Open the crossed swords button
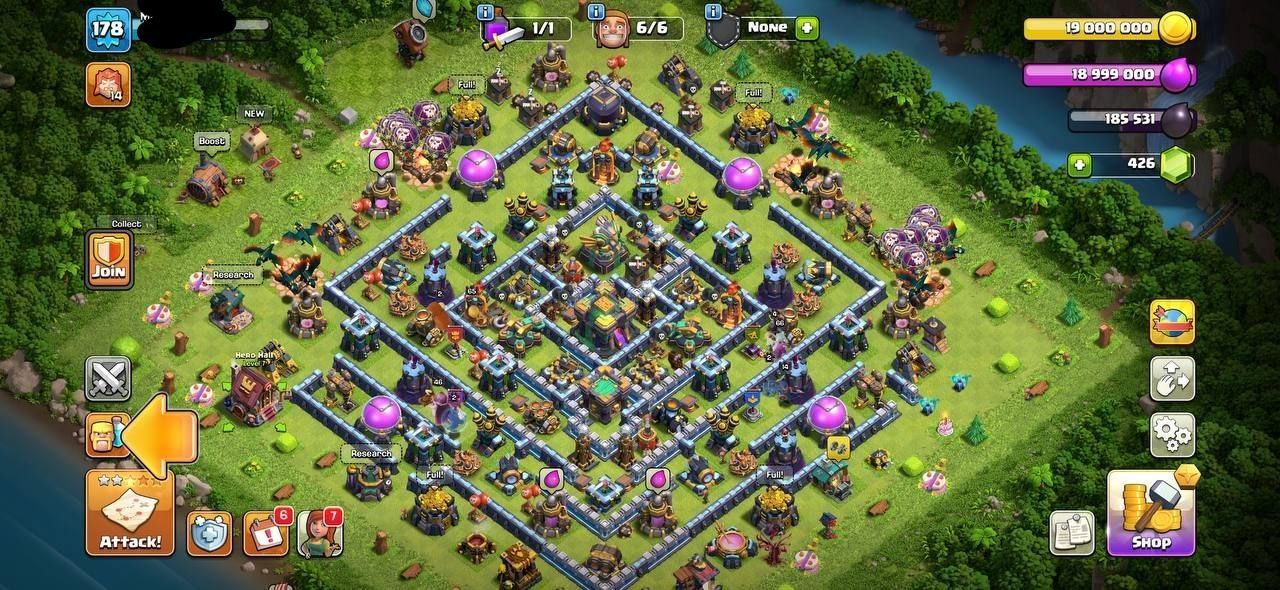The image size is (1280, 590). point(108,379)
